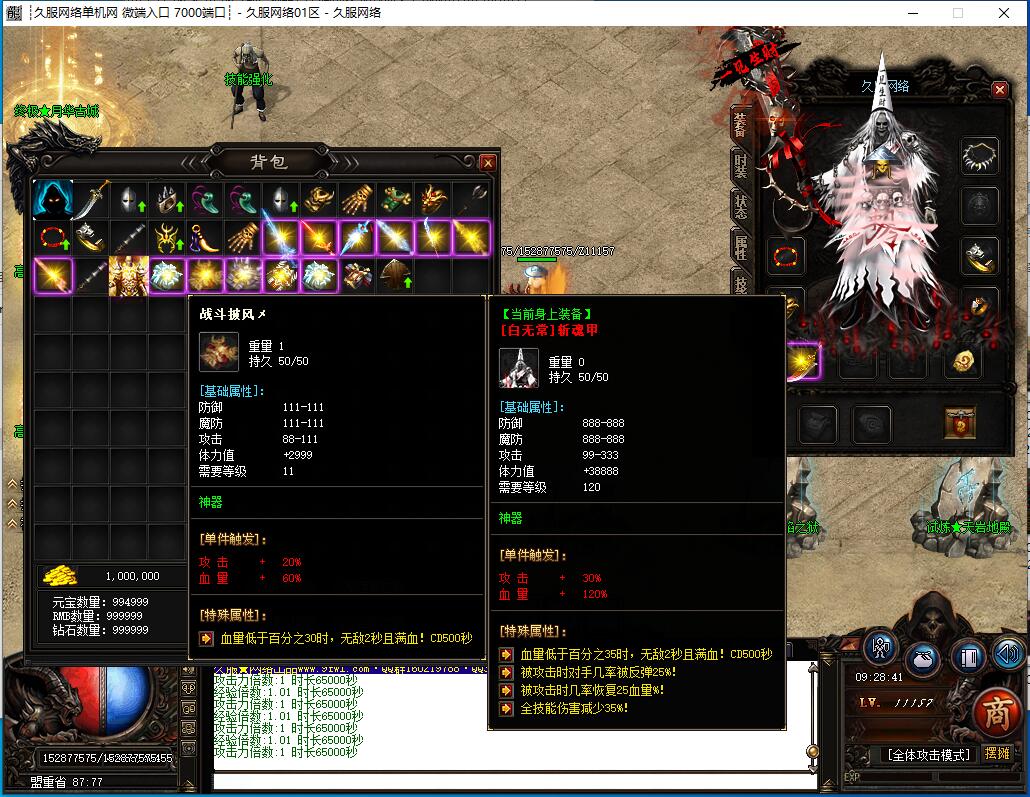Select the equipped fang necklace slot
Screen dimensions: 1030x797
click(980, 156)
